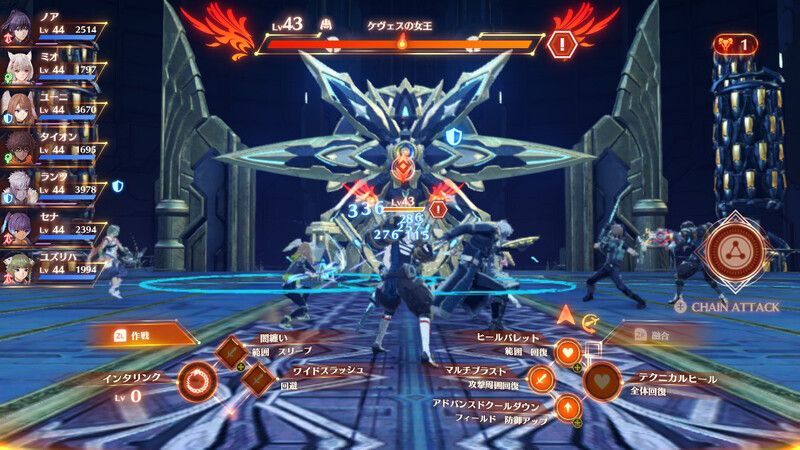
Task: Click the enemy alert exclamation icon
Action: 562,44
